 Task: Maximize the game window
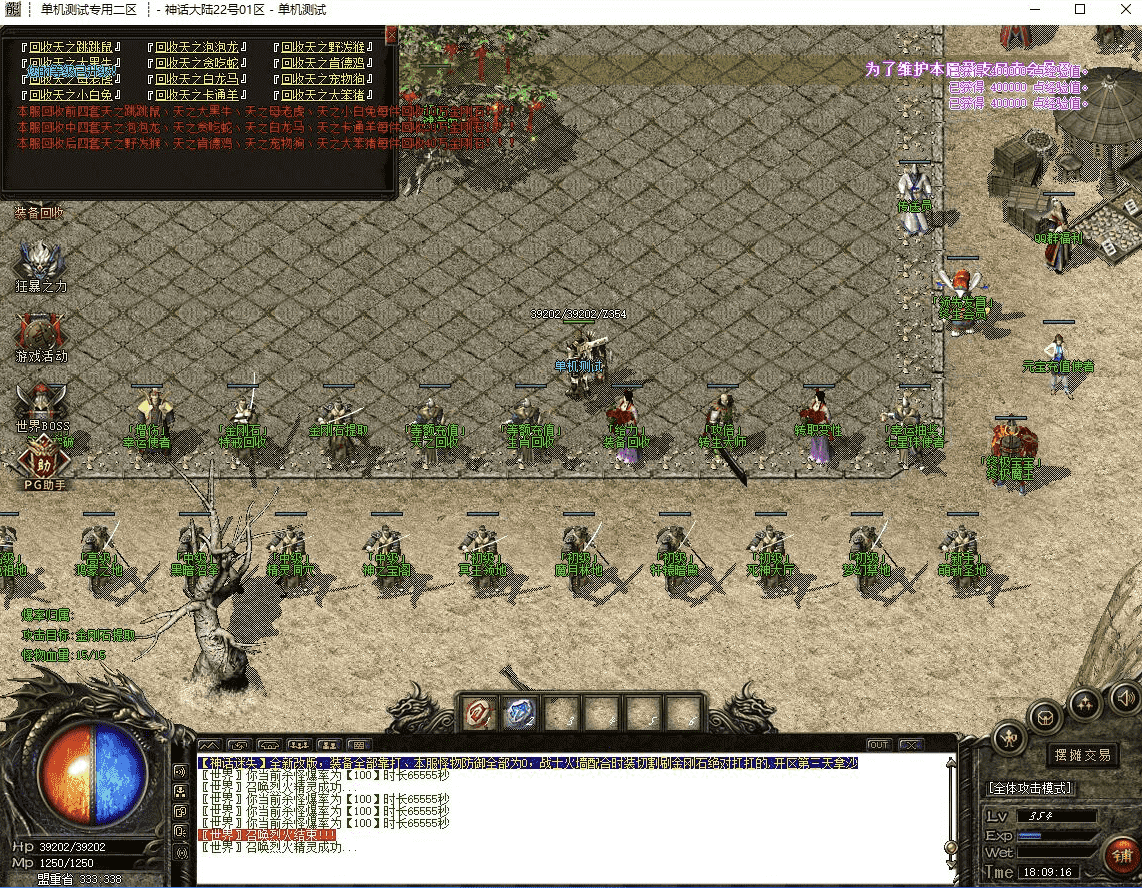coord(1079,9)
